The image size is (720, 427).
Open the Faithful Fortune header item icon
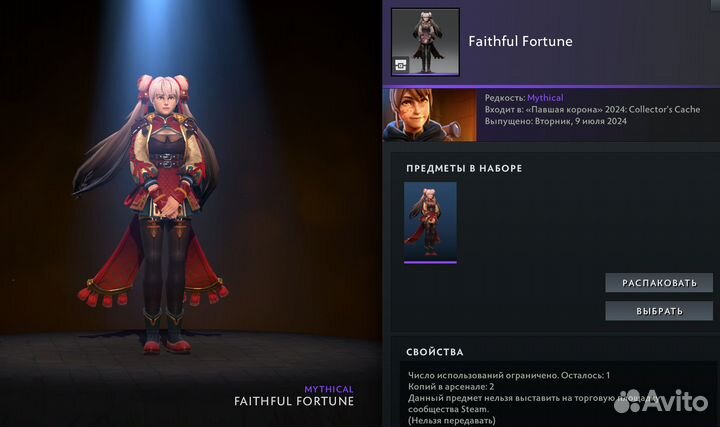[425, 42]
